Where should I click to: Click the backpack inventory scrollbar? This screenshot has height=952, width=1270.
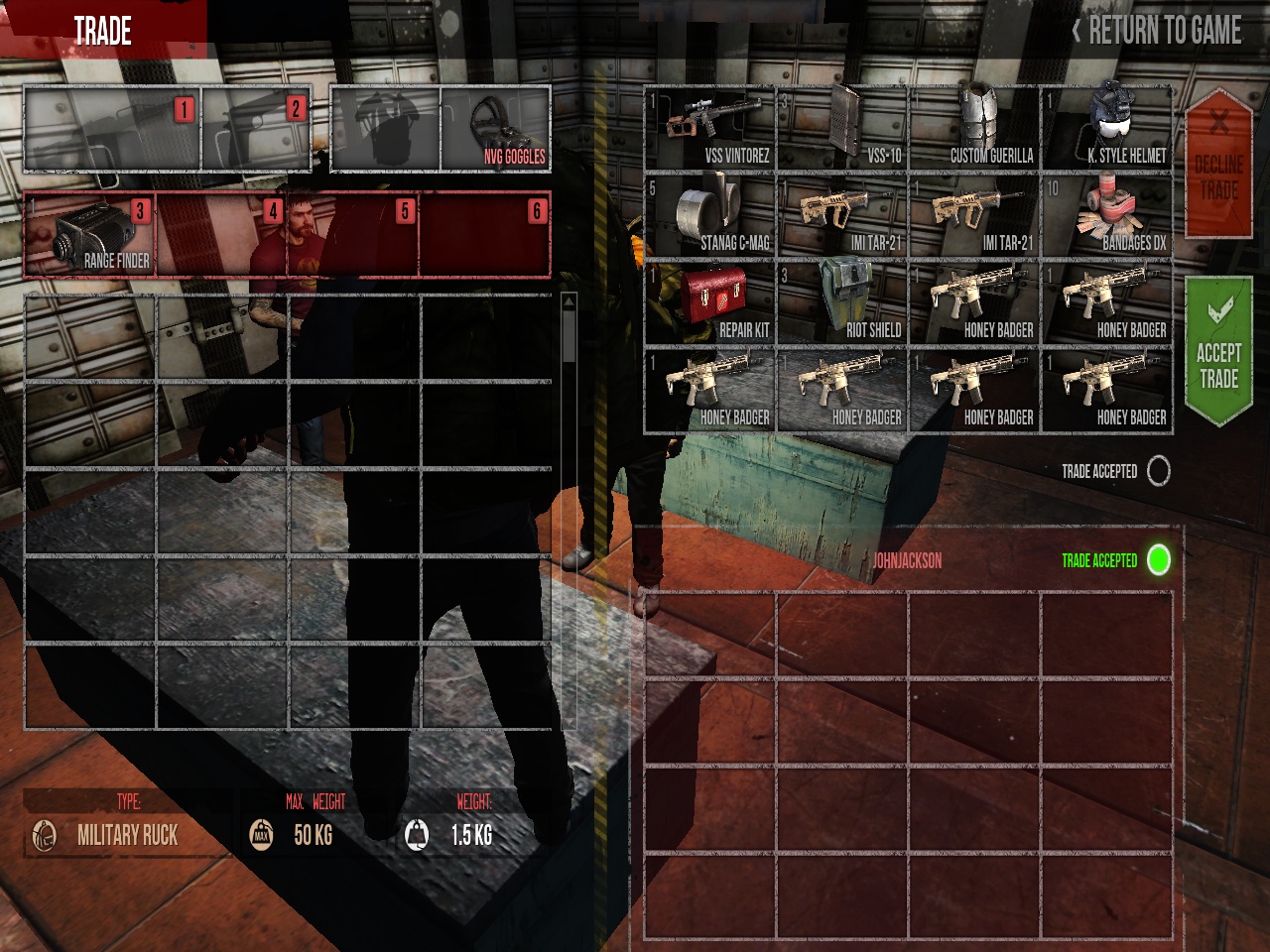click(569, 332)
